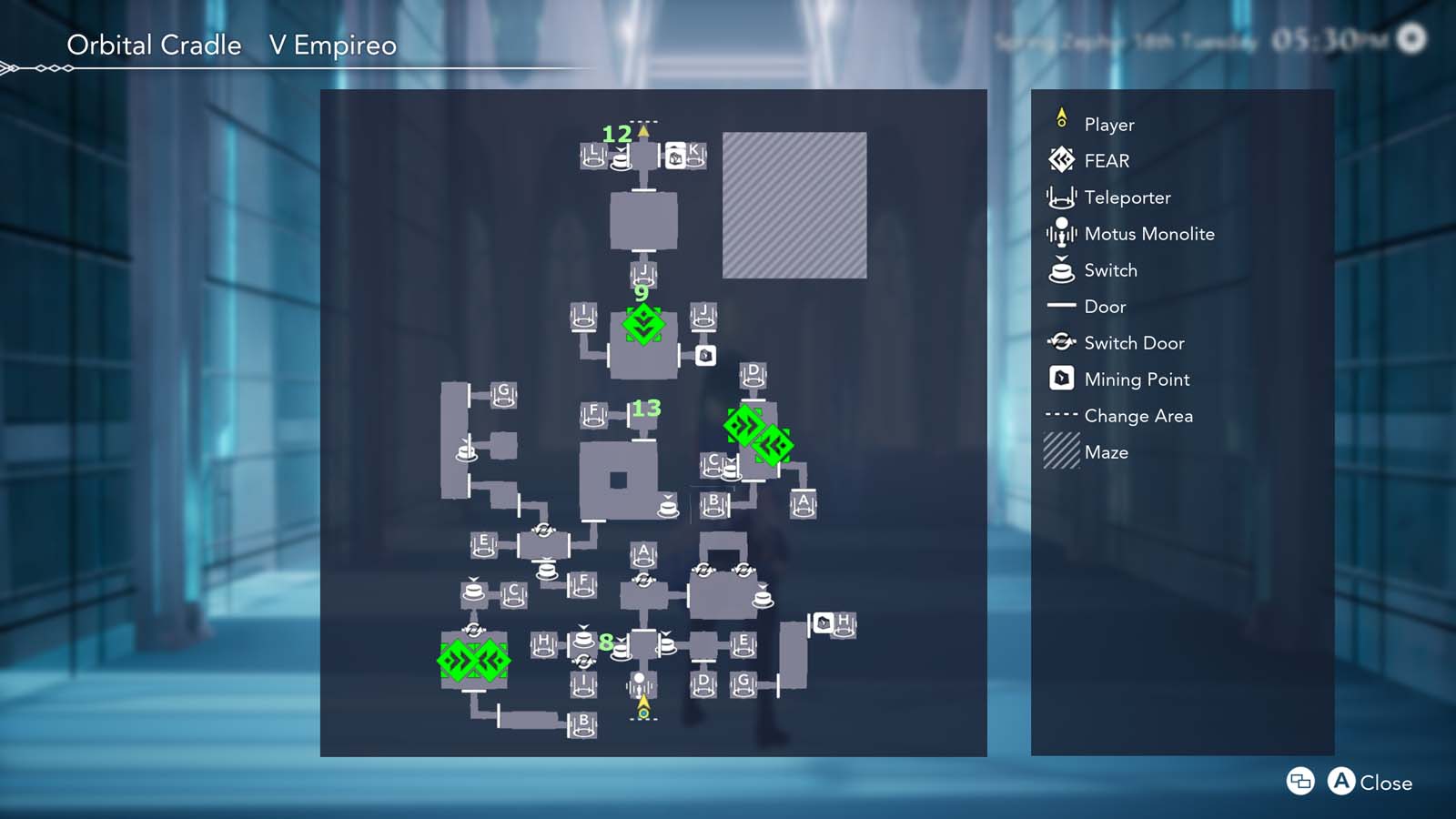1456x819 pixels.
Task: Click the Mining Point legend icon
Action: (x=1061, y=379)
